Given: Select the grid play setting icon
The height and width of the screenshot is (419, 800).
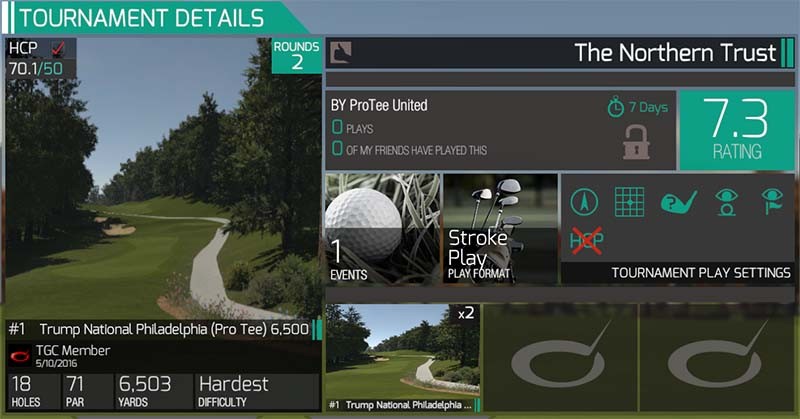Looking at the screenshot, I should (x=629, y=202).
